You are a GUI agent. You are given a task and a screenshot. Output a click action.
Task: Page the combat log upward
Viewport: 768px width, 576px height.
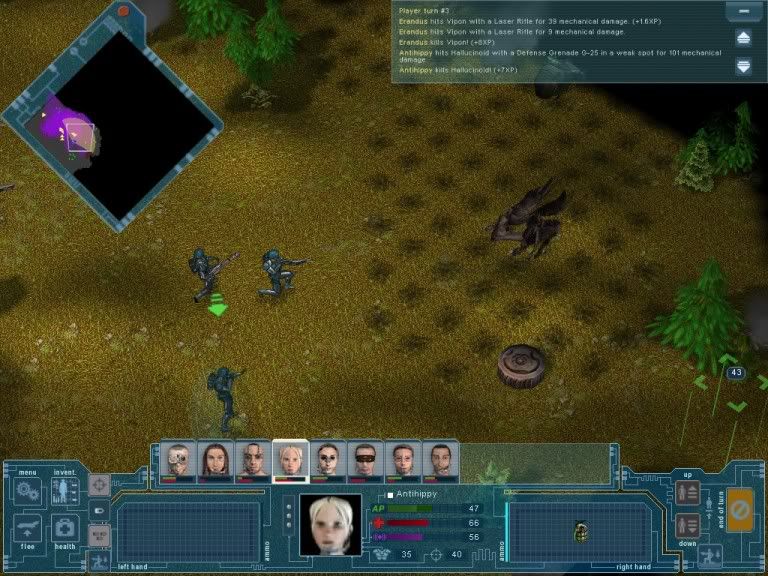pyautogui.click(x=743, y=38)
